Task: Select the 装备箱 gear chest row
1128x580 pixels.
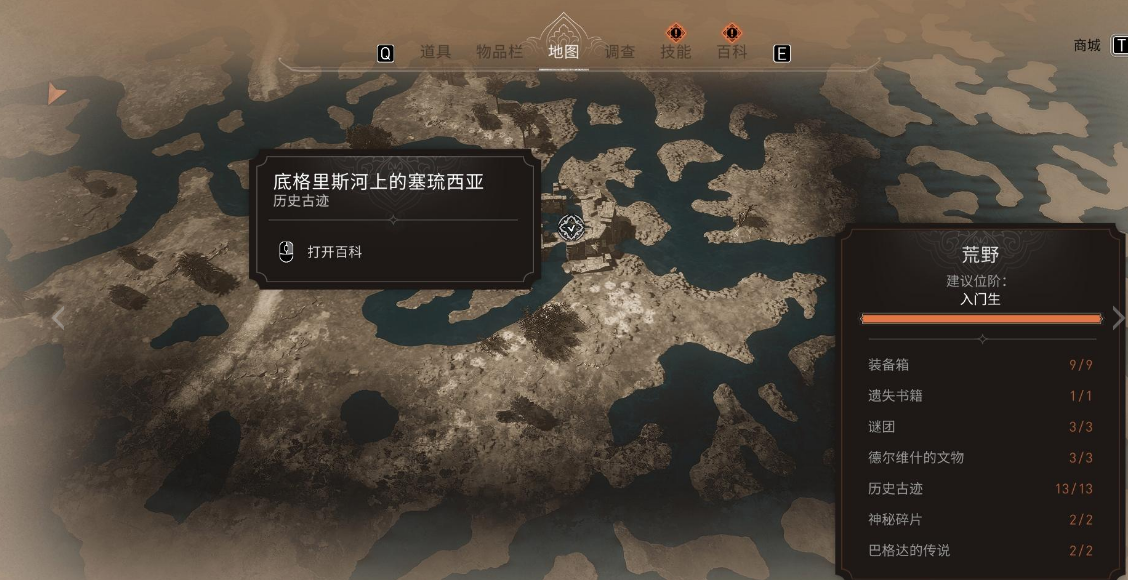Action: (x=980, y=365)
